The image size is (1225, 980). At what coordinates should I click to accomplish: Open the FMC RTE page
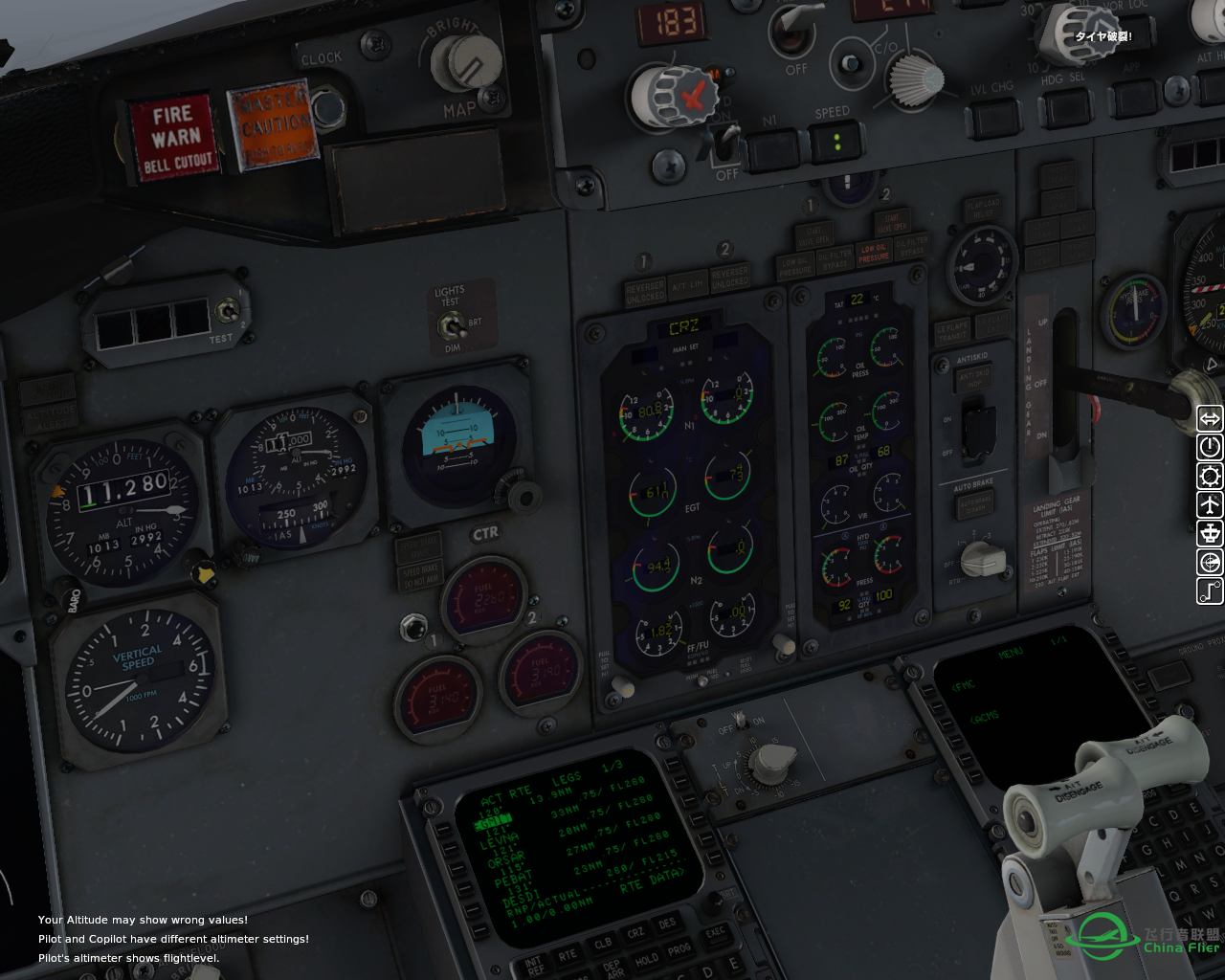pyautogui.click(x=568, y=954)
